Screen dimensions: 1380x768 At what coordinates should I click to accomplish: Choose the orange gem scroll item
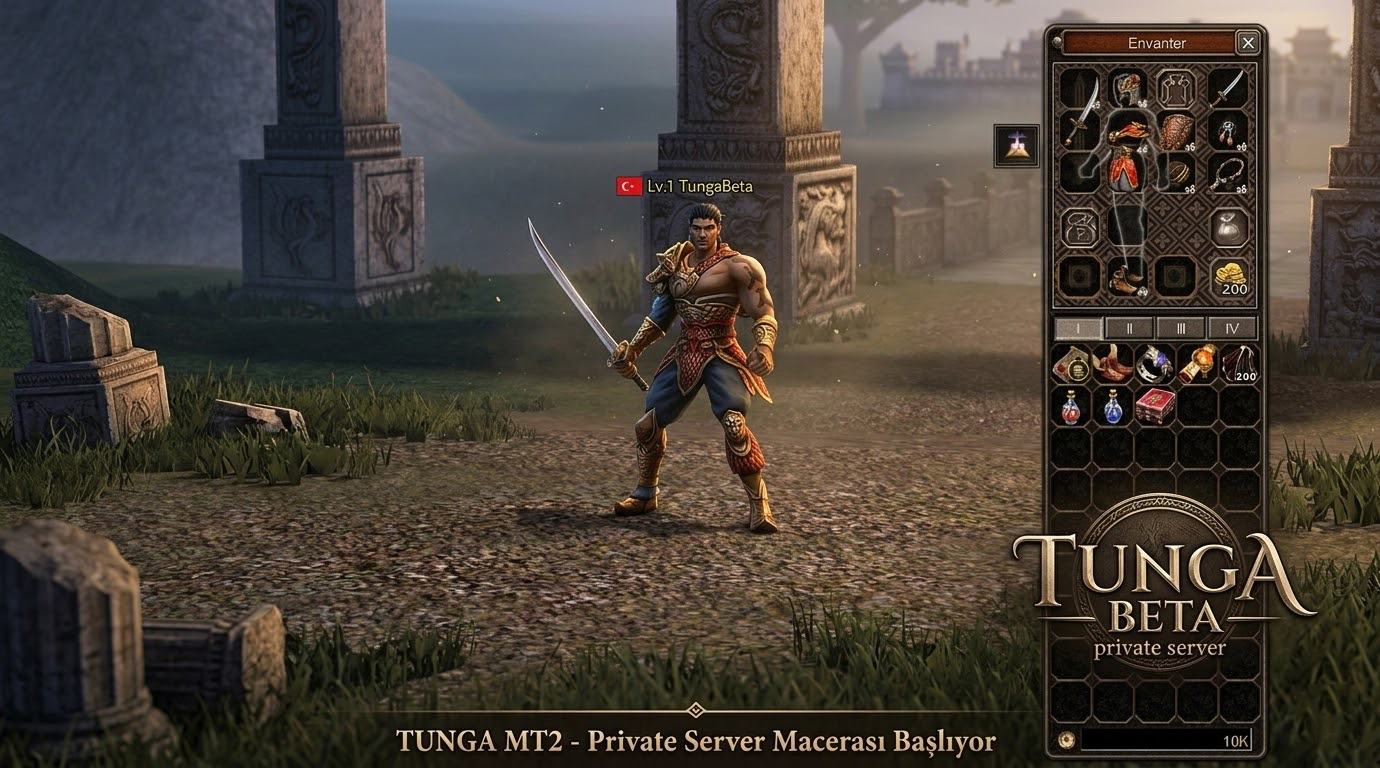pyautogui.click(x=1197, y=364)
